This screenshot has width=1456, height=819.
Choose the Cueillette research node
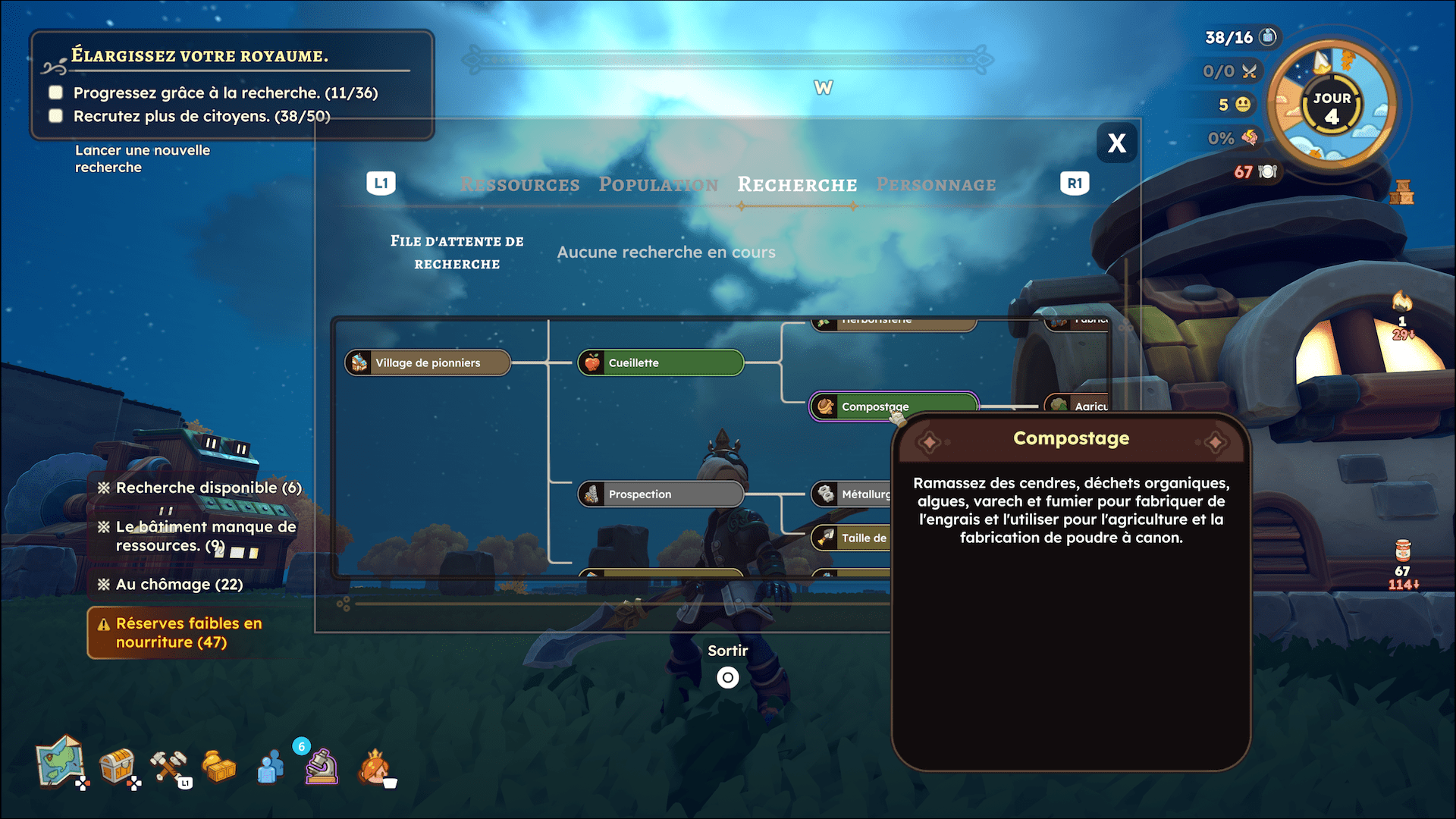[x=660, y=362]
